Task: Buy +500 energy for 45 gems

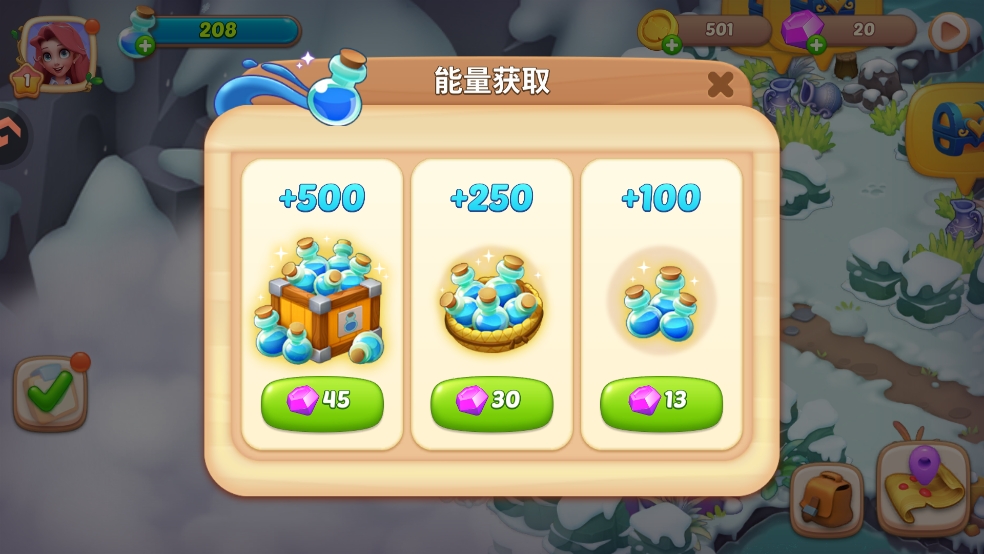Action: 322,401
